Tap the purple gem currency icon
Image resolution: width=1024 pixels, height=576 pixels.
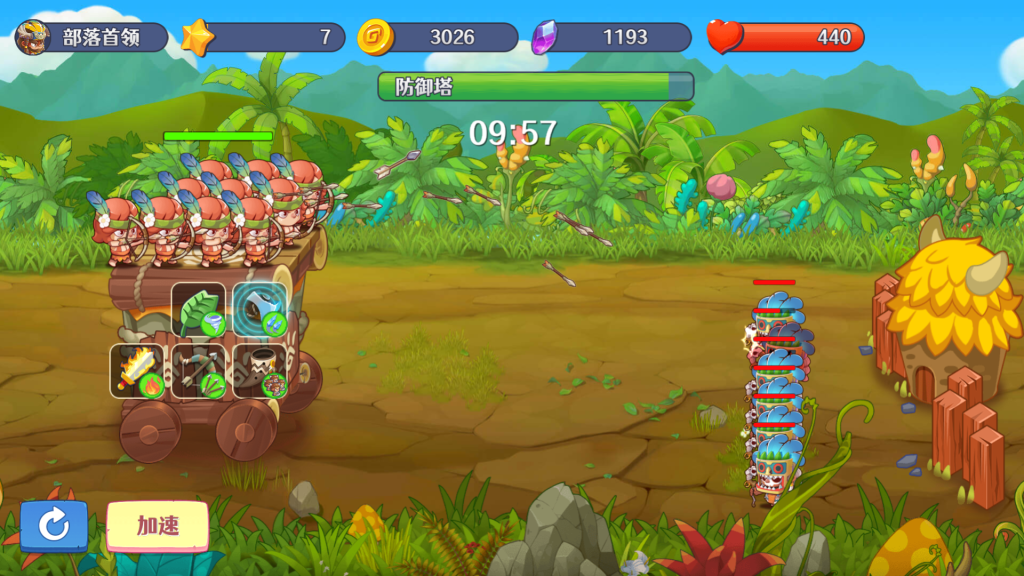point(546,38)
